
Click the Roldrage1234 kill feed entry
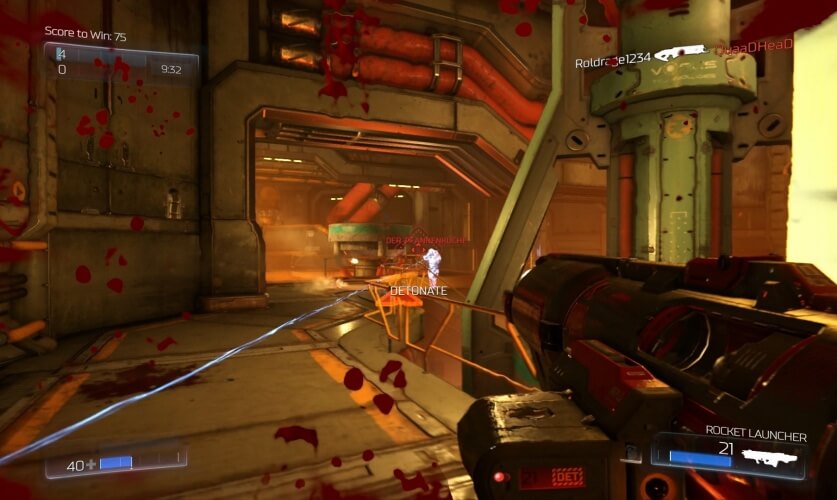point(613,61)
